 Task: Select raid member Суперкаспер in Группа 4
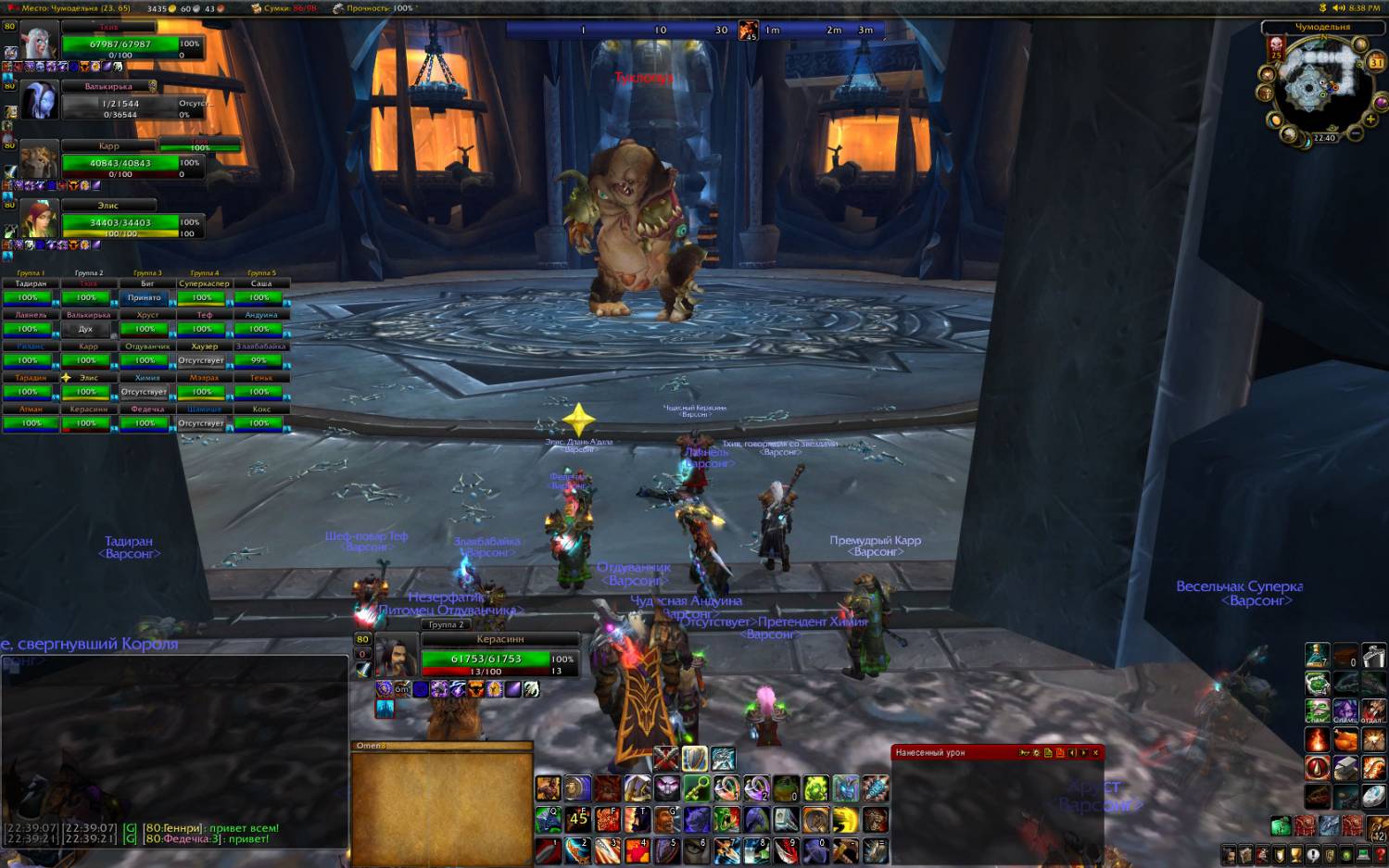pyautogui.click(x=203, y=297)
